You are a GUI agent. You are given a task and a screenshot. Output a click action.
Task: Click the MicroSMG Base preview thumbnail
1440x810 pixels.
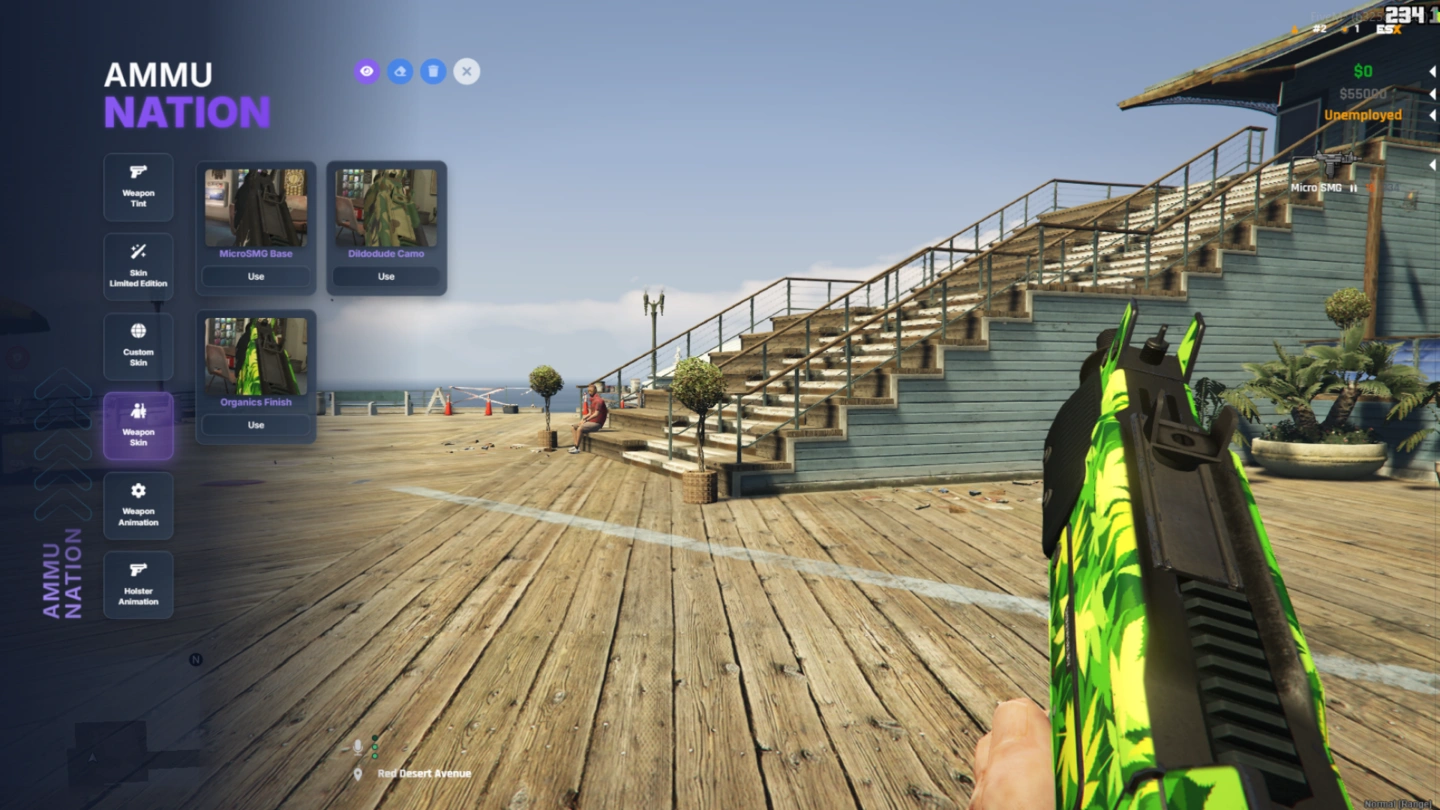[256, 208]
